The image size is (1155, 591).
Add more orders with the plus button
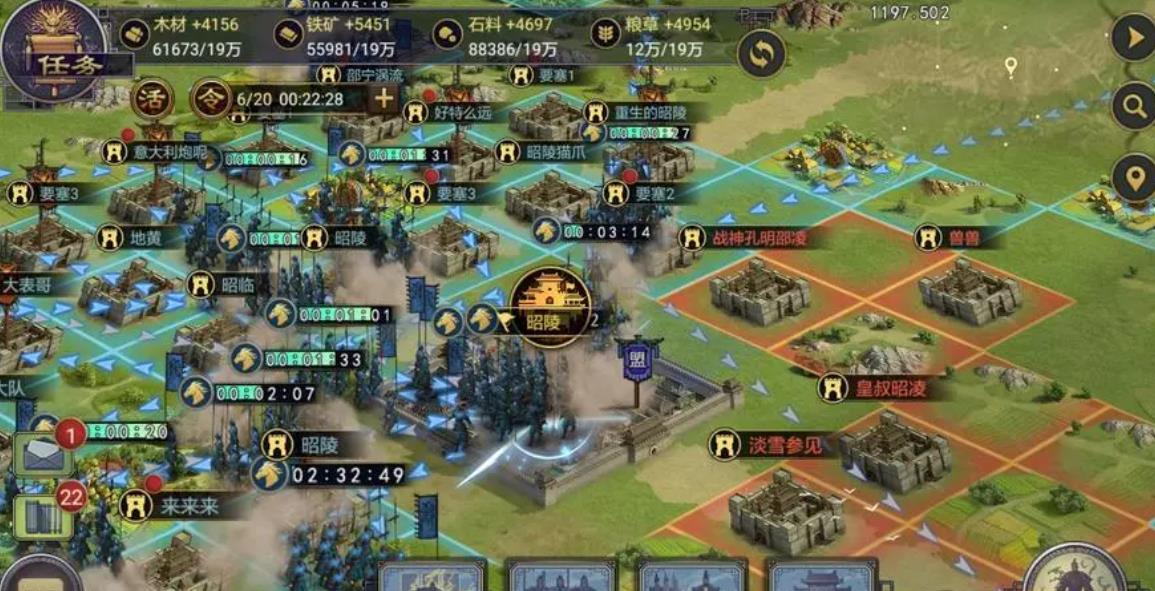[384, 98]
